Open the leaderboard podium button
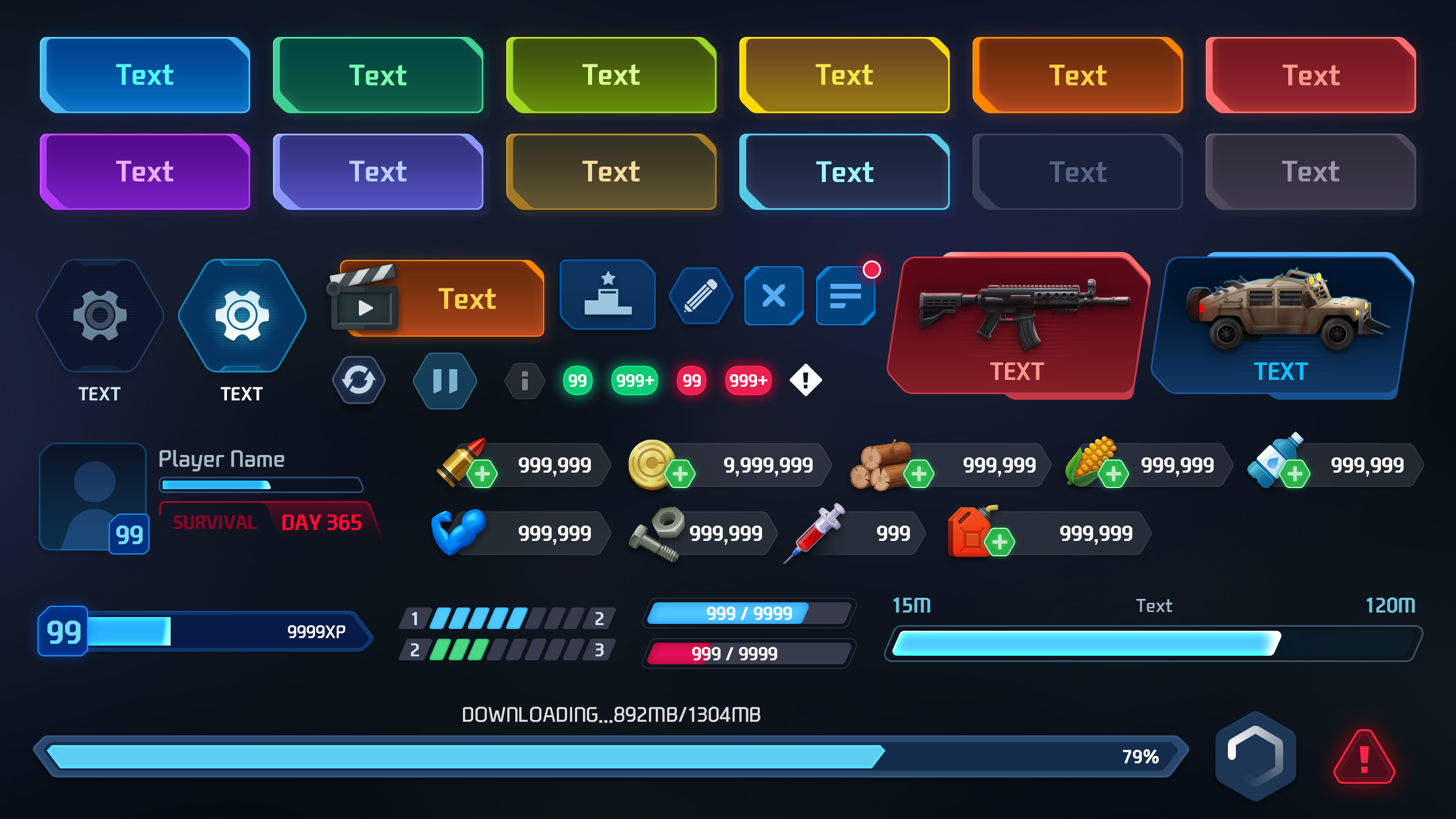 tap(607, 295)
